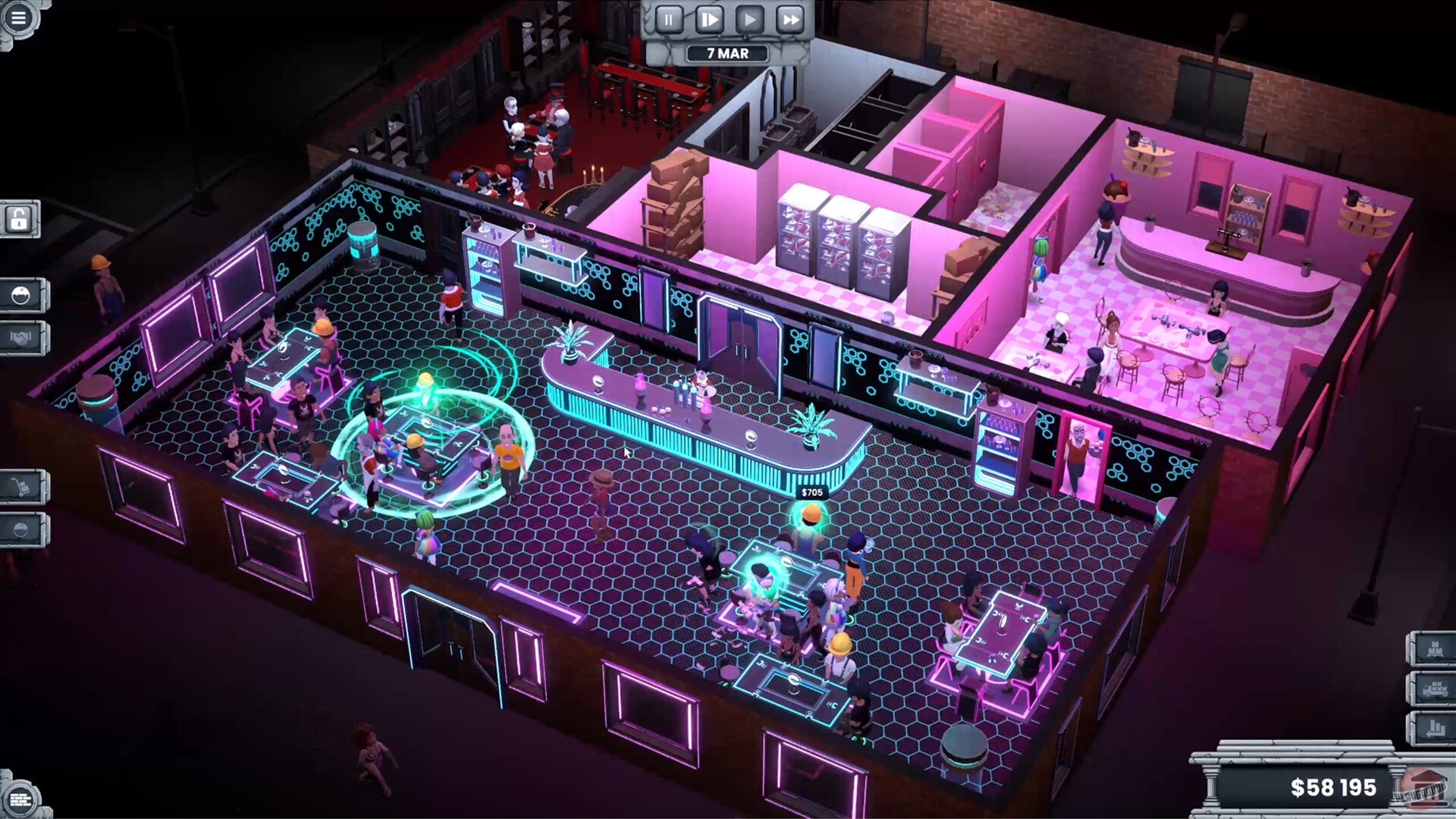
Task: Click the delivery truck icon on right edge
Action: [x=1436, y=689]
